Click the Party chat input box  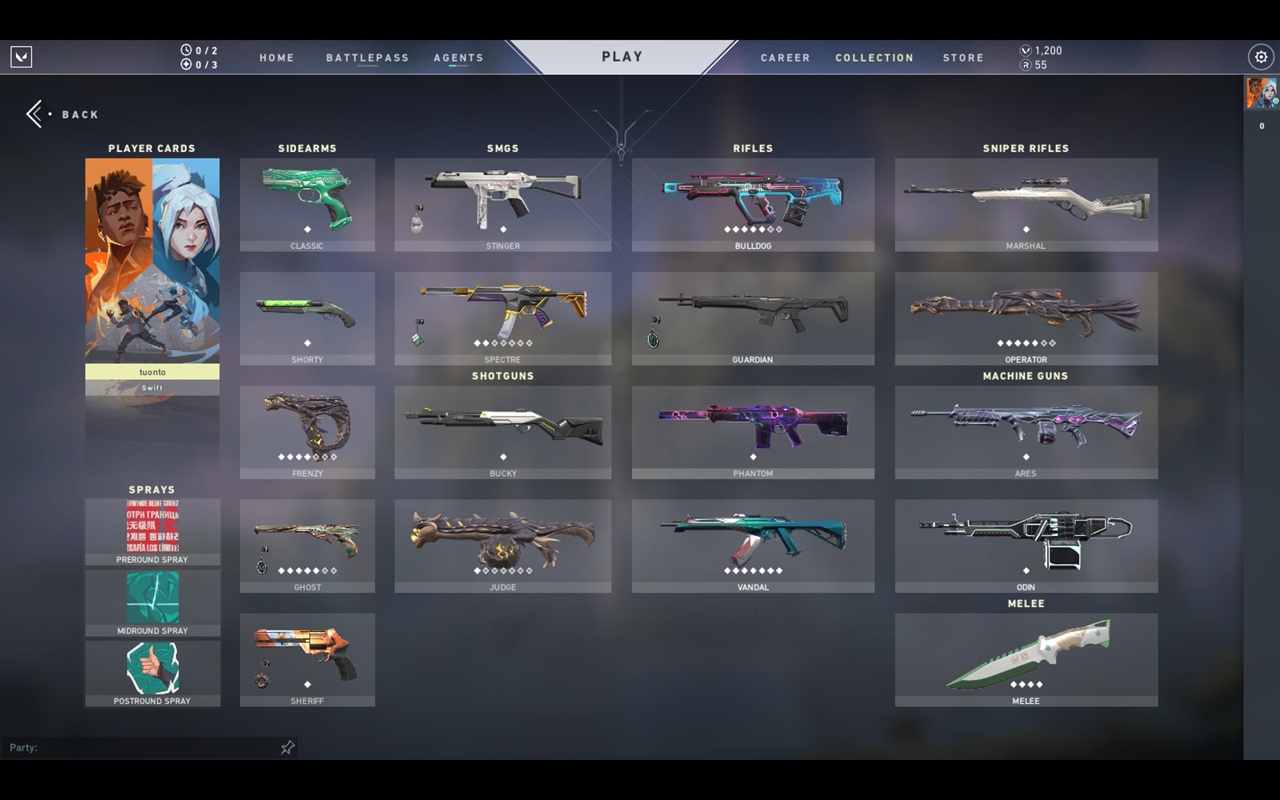click(x=140, y=748)
